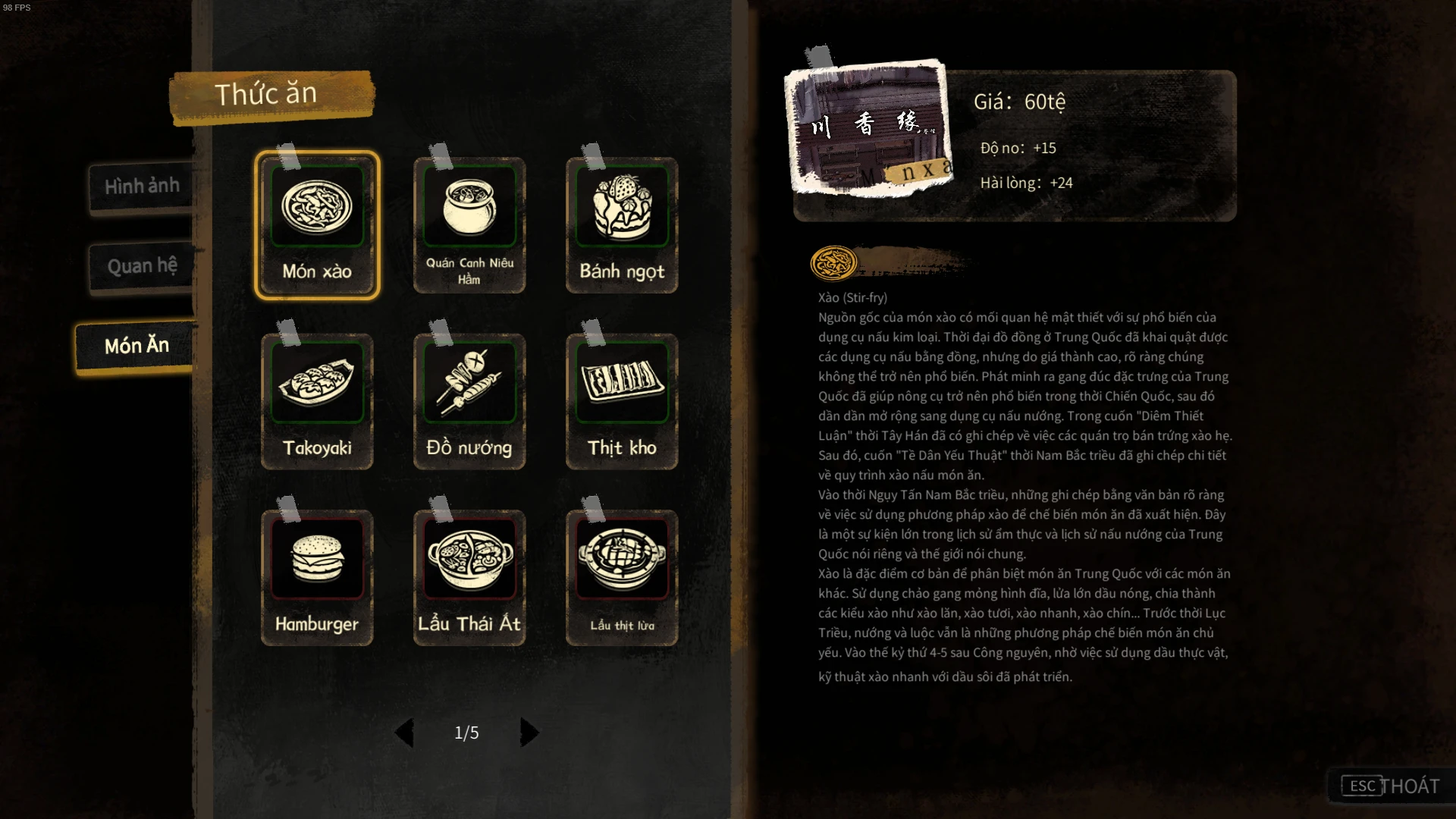Switch to the Hình ảnh tab
This screenshot has height=819, width=1456.
click(142, 186)
